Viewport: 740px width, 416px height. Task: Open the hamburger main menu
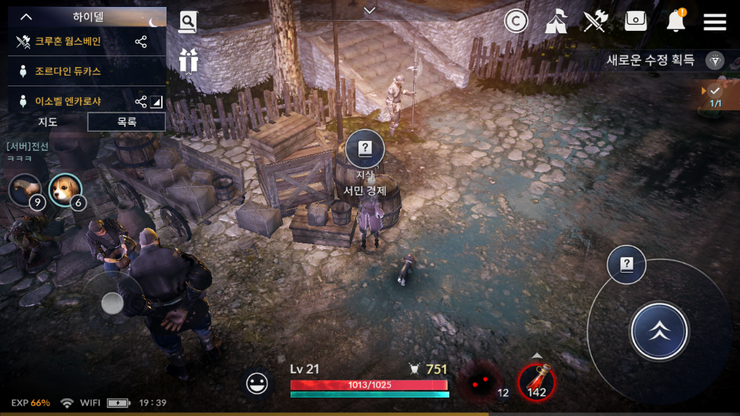(x=714, y=22)
